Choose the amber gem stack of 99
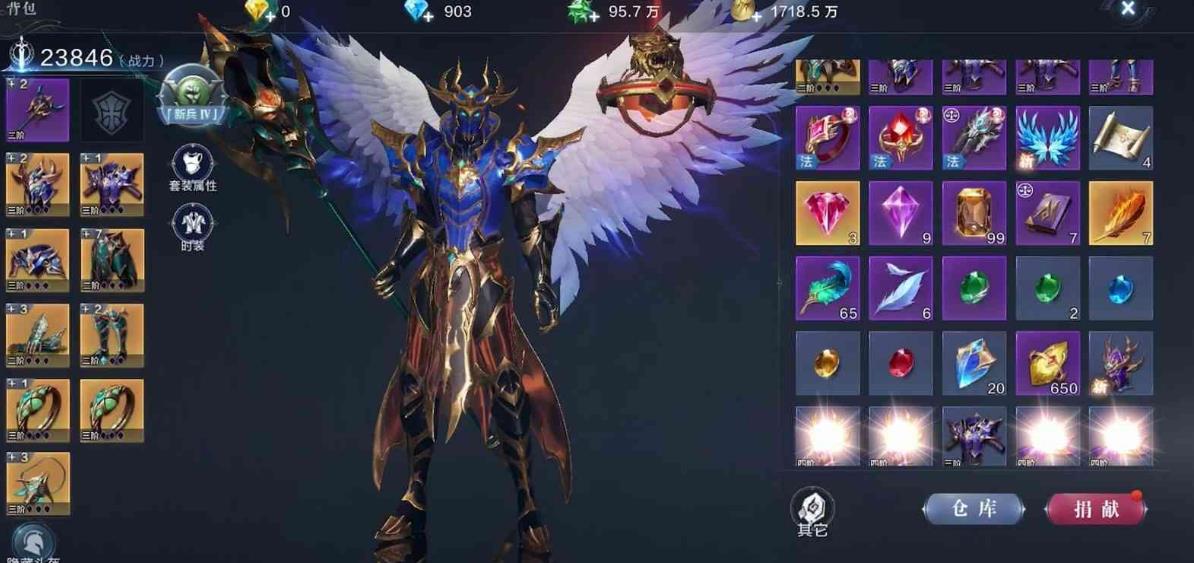 click(974, 213)
